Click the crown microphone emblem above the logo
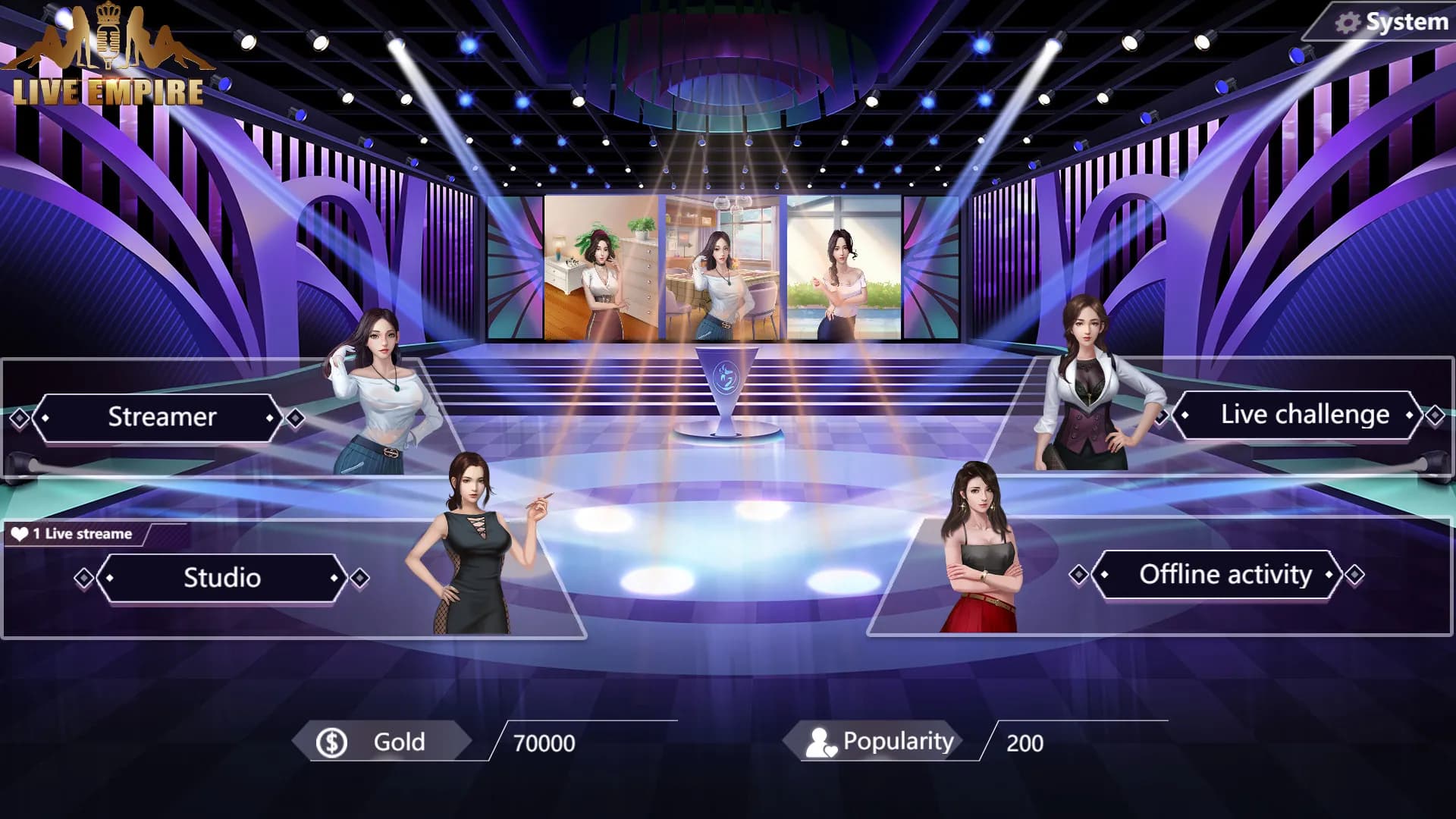The width and height of the screenshot is (1456, 819). click(x=108, y=34)
